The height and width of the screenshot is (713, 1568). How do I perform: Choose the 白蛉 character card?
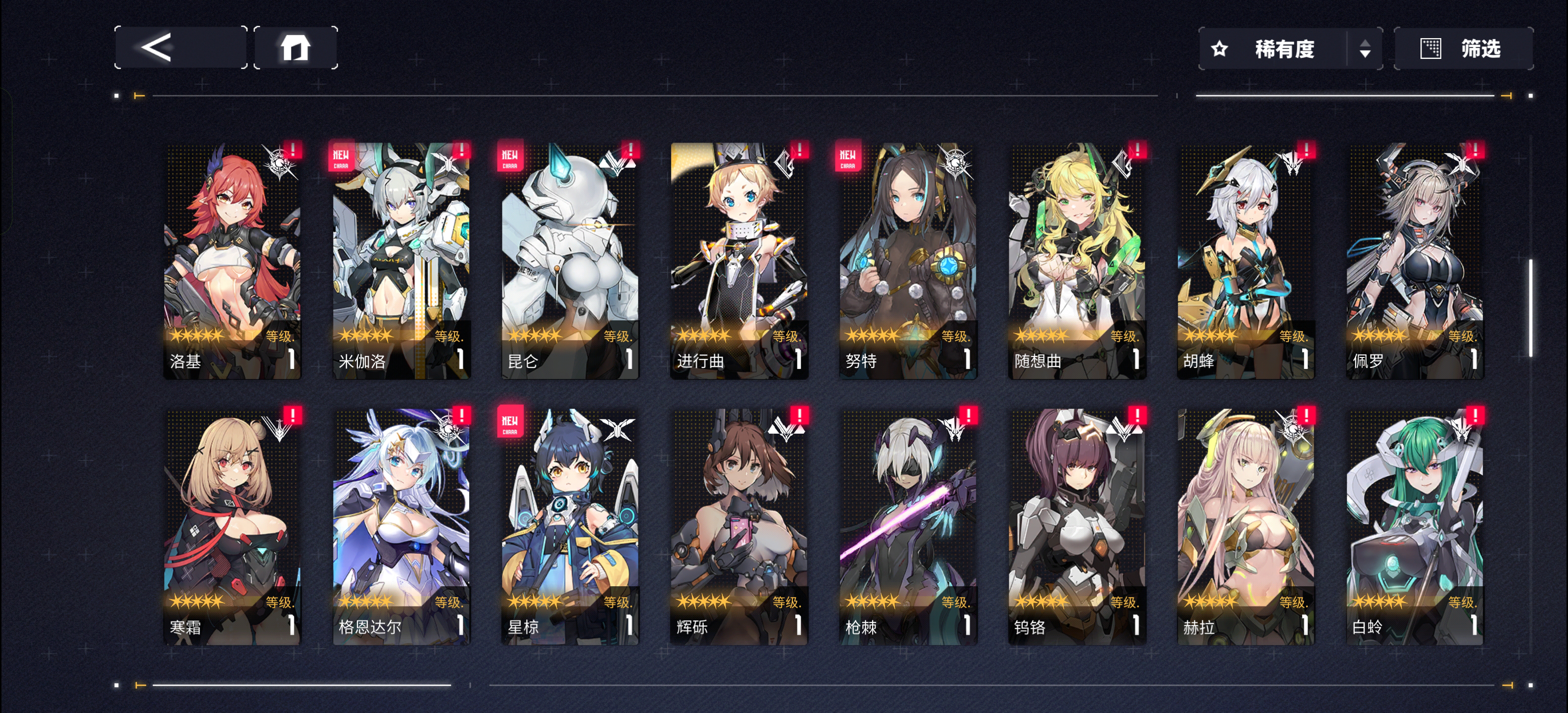point(1415,527)
